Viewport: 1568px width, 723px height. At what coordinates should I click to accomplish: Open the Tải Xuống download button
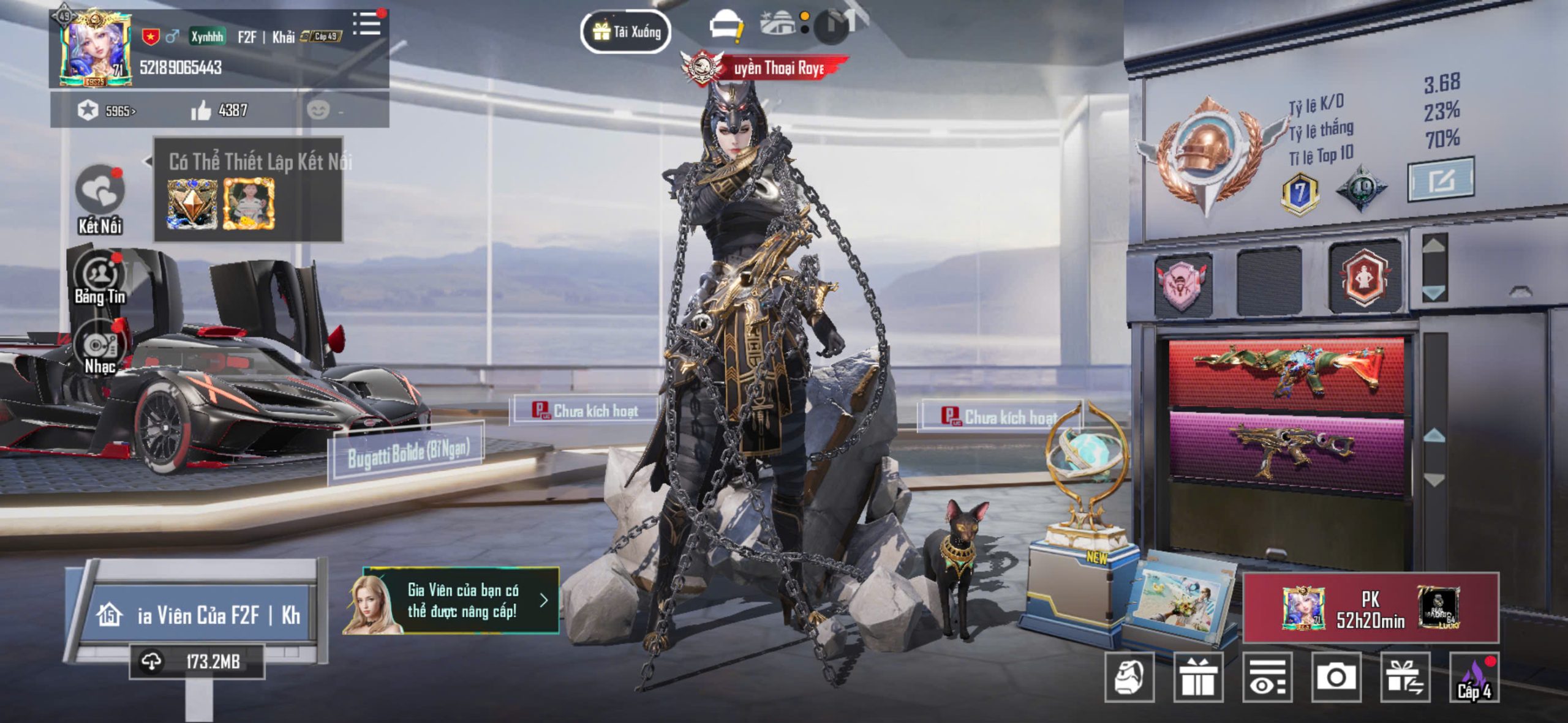pyautogui.click(x=625, y=31)
